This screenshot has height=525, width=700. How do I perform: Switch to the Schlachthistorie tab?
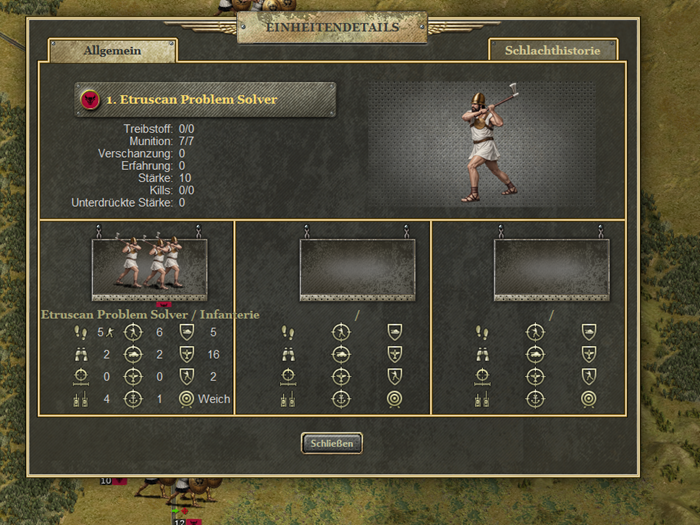(x=552, y=50)
